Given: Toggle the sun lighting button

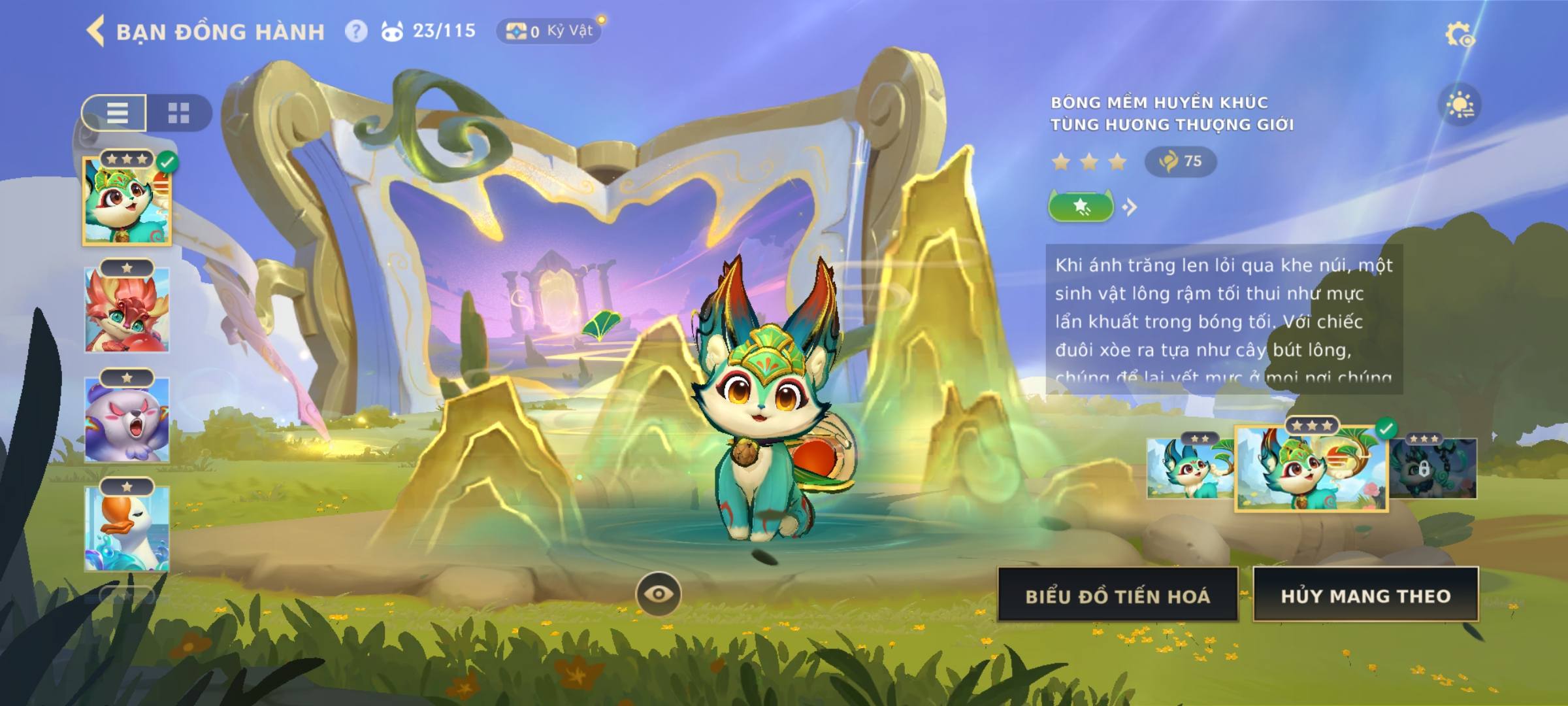Looking at the screenshot, I should 1460,105.
